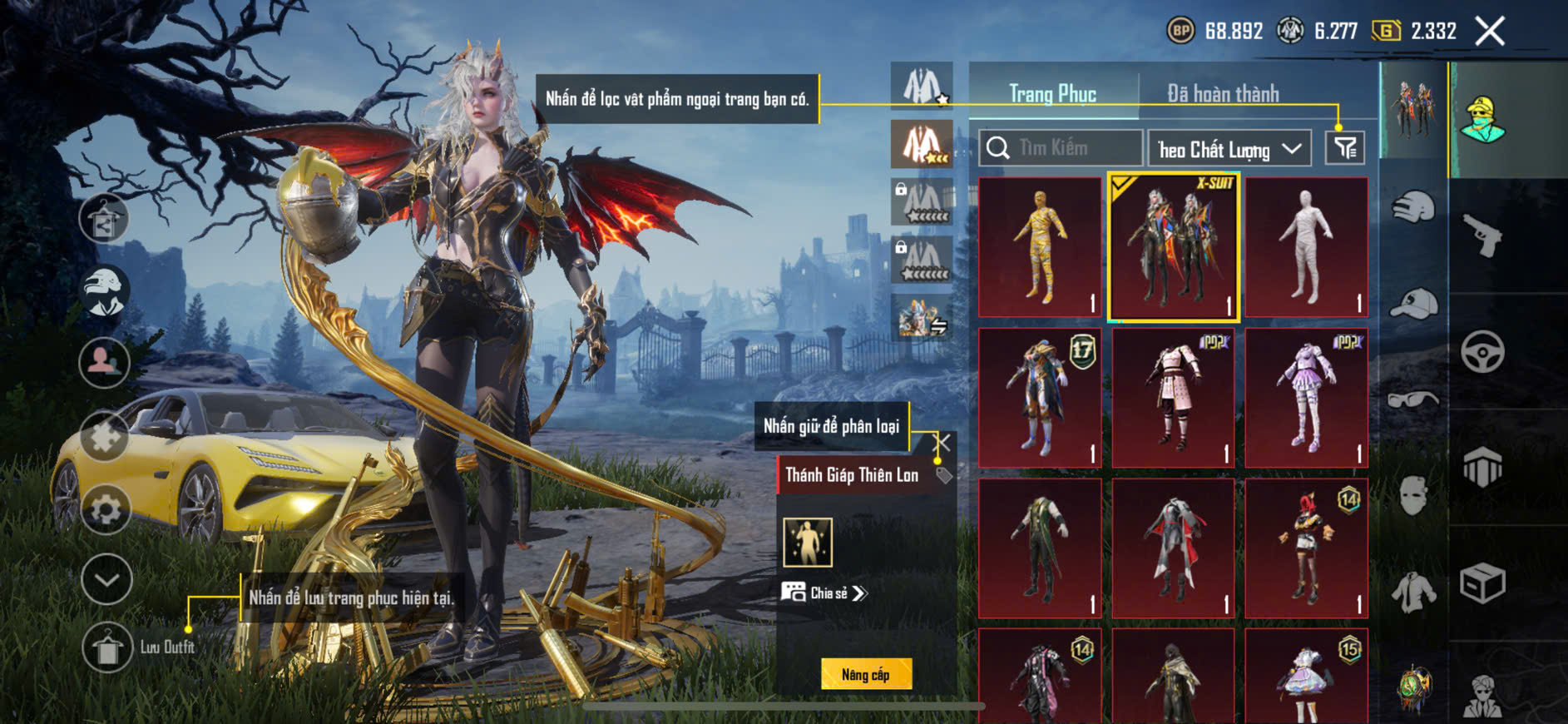Switch to the steering wheel vehicle category
The height and width of the screenshot is (724, 1568).
click(x=1482, y=352)
